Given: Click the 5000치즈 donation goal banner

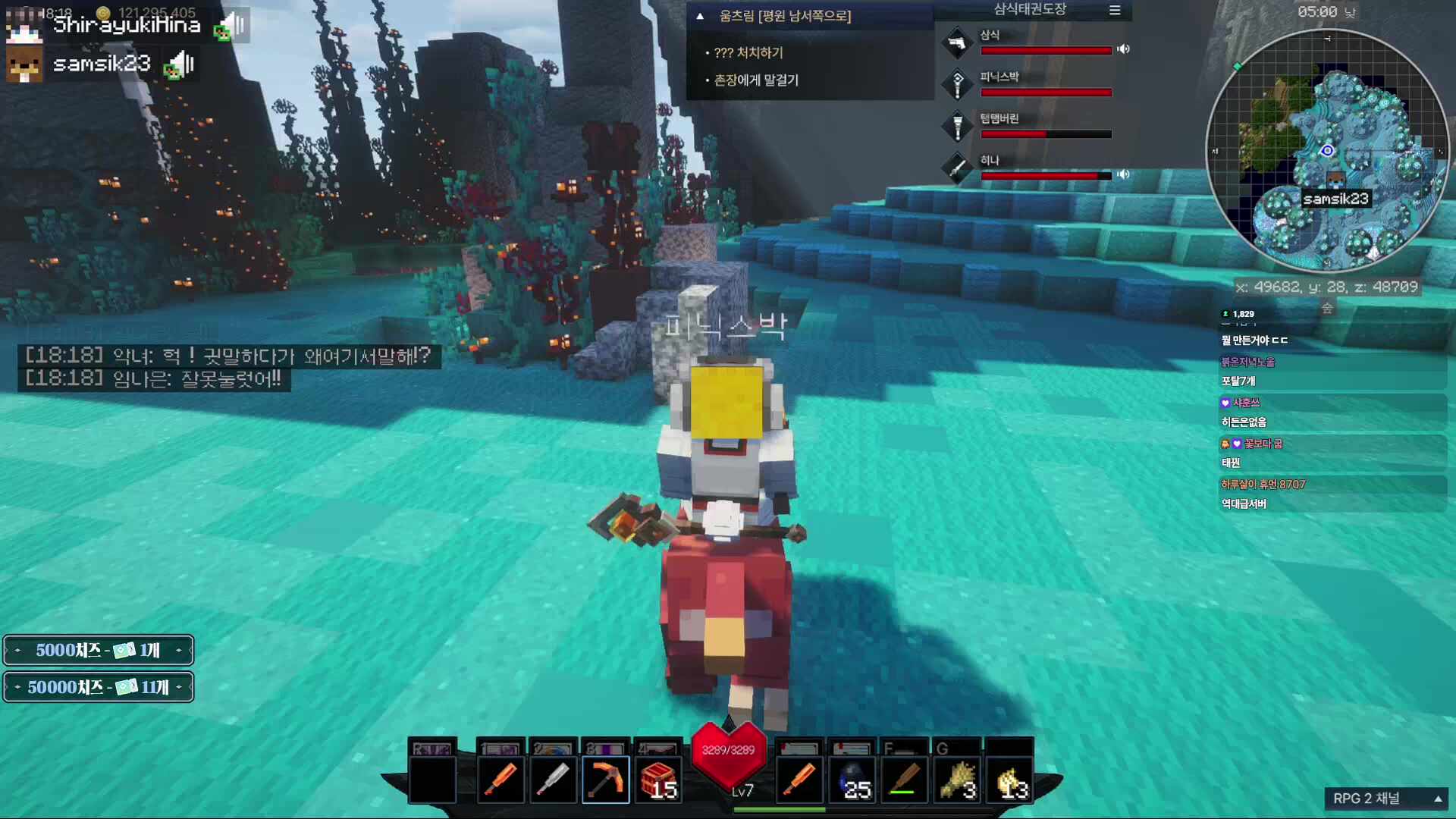Looking at the screenshot, I should click(x=99, y=650).
